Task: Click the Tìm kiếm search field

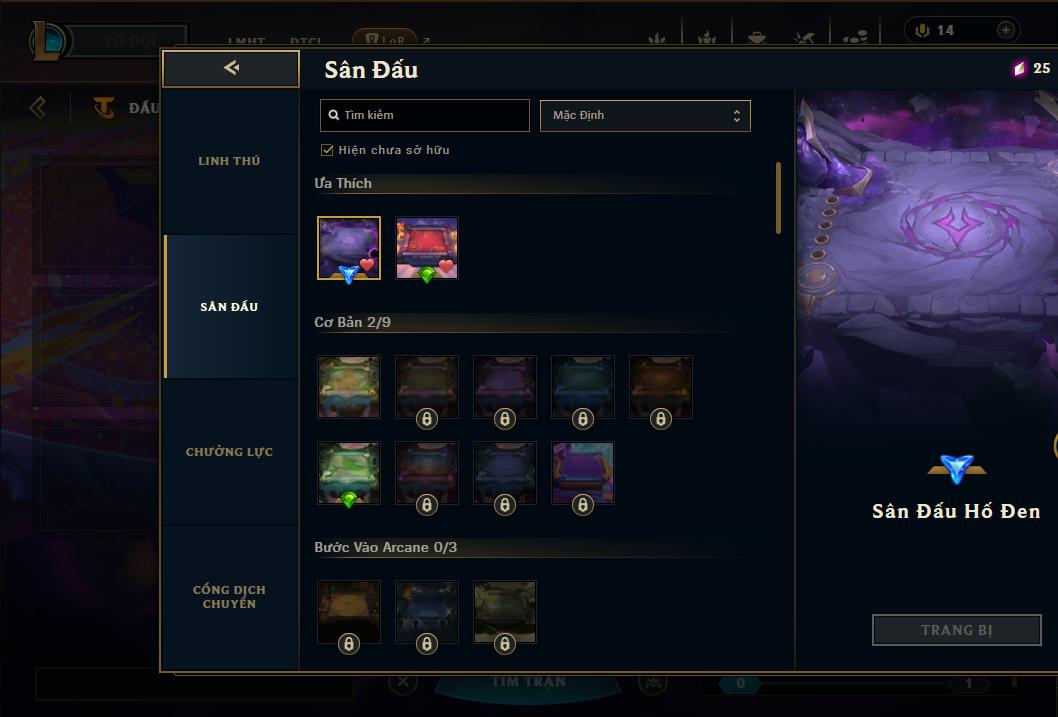Action: click(425, 115)
